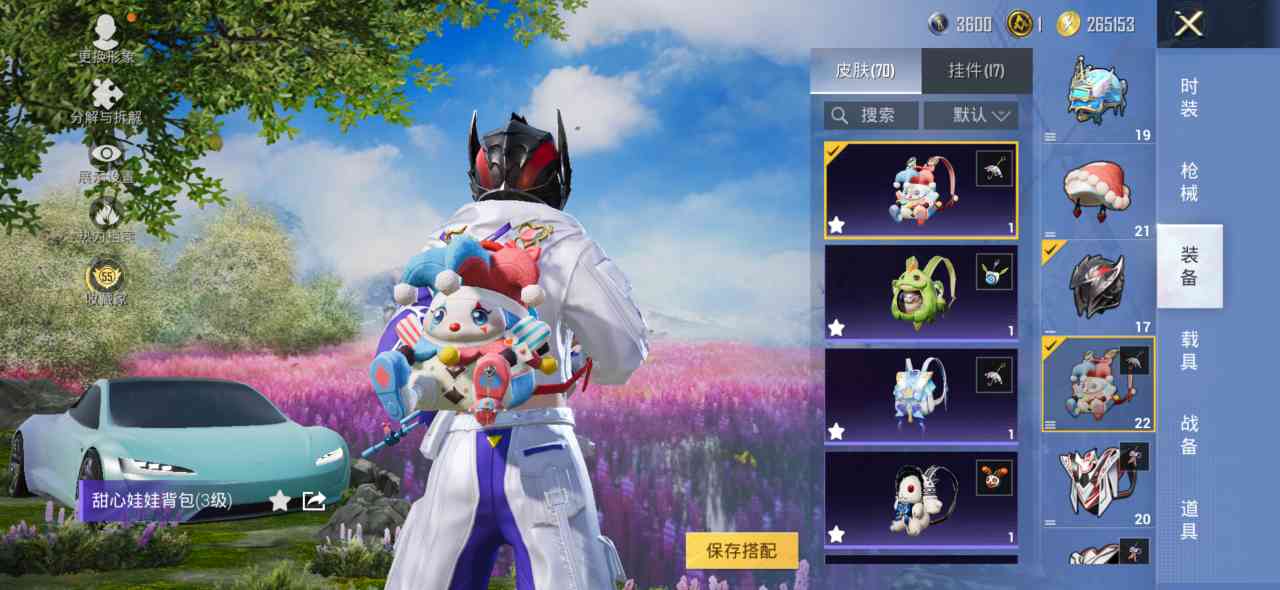Choose the green dinosaur backpack skin
The height and width of the screenshot is (590, 1280).
click(x=920, y=292)
